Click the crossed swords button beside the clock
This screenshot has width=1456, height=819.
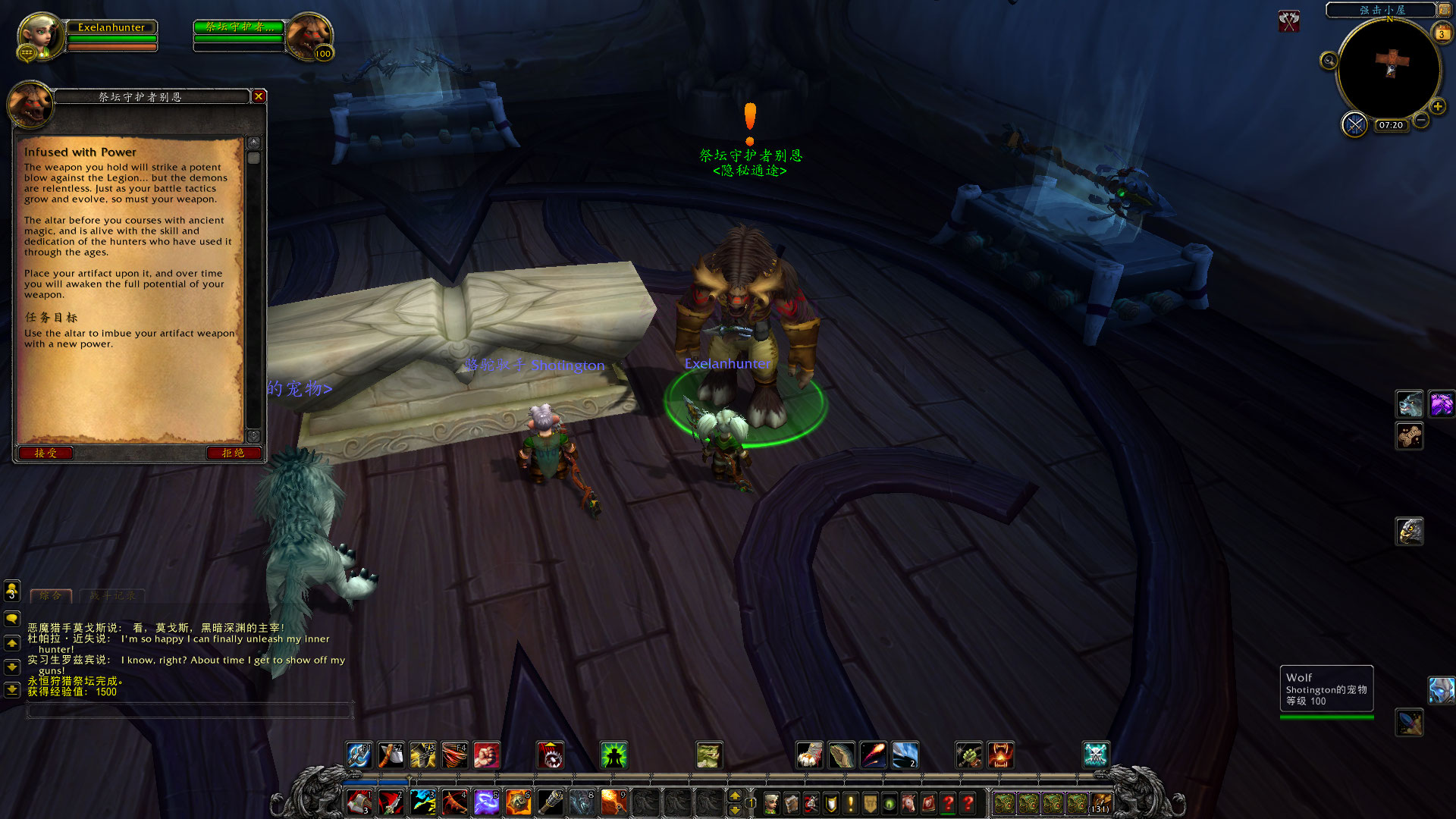point(1354,124)
